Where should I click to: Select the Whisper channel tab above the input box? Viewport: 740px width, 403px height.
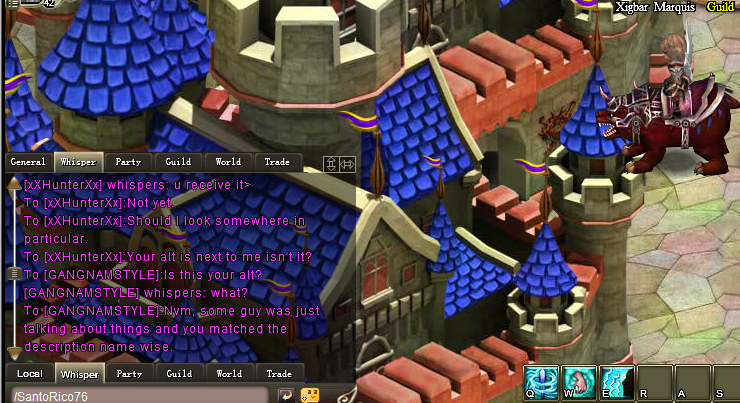[x=79, y=374]
